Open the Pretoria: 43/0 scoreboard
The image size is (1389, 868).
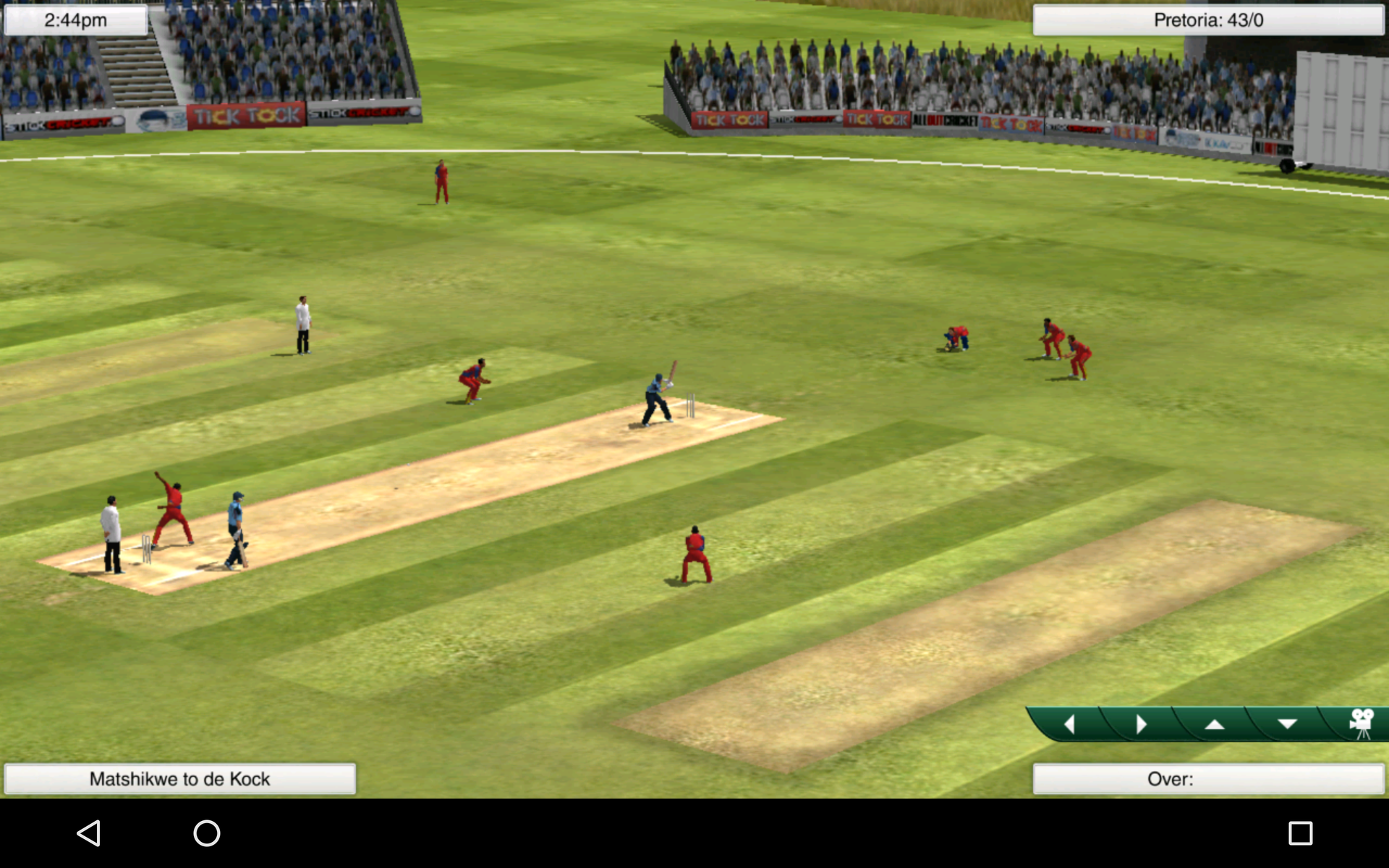[x=1208, y=20]
